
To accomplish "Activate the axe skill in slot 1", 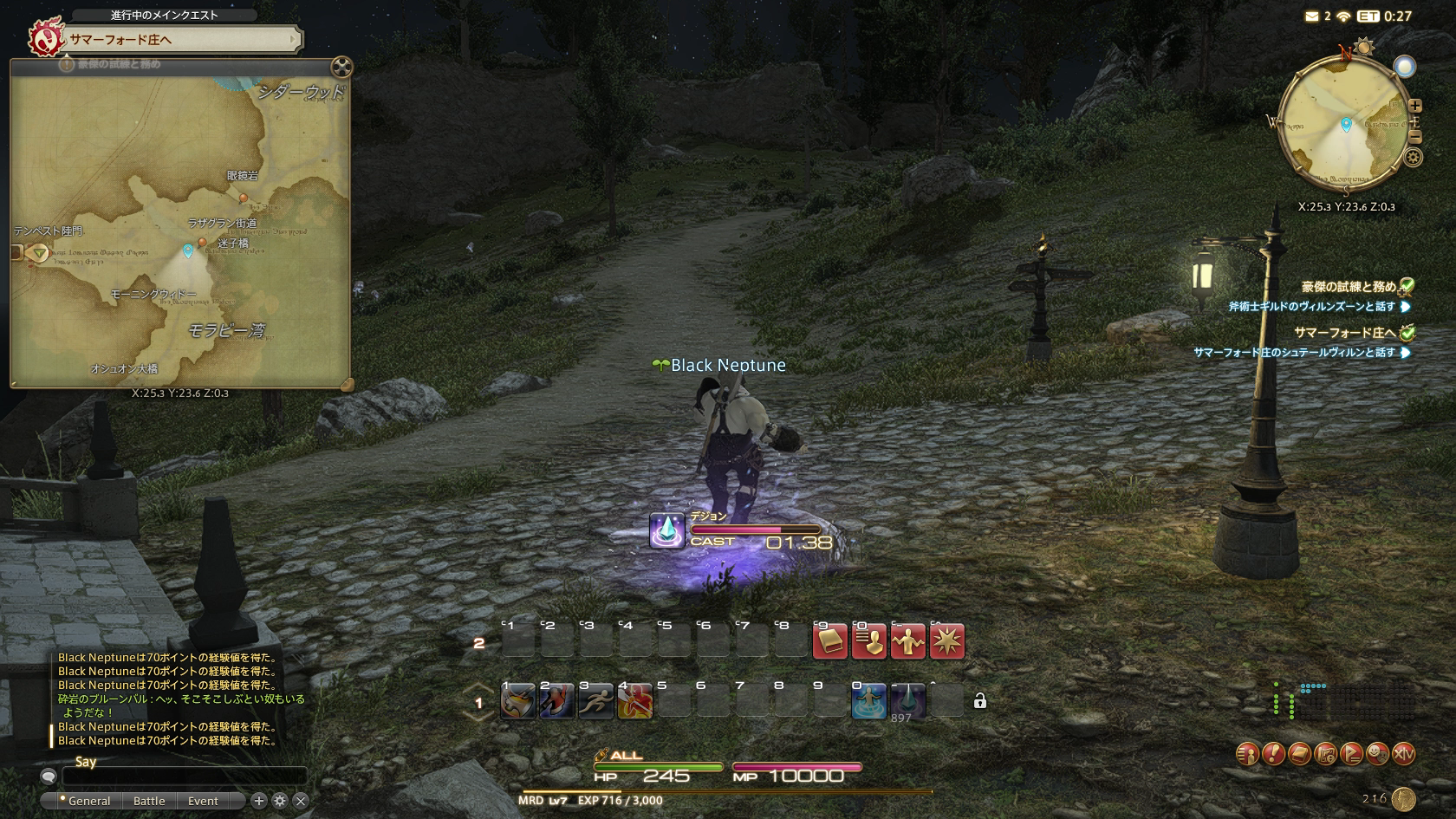I will coord(517,701).
